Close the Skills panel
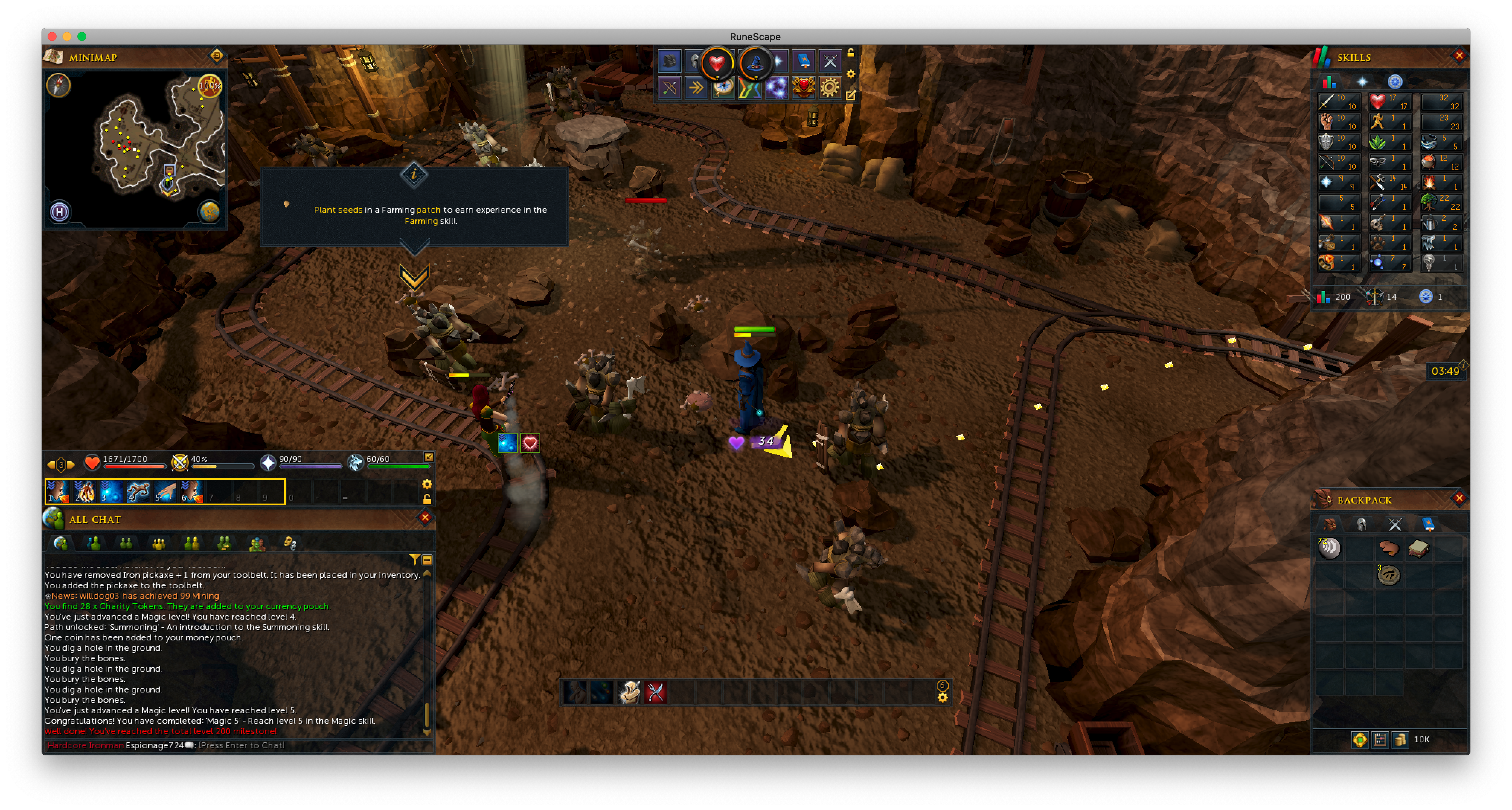The image size is (1512, 810). 1459,56
